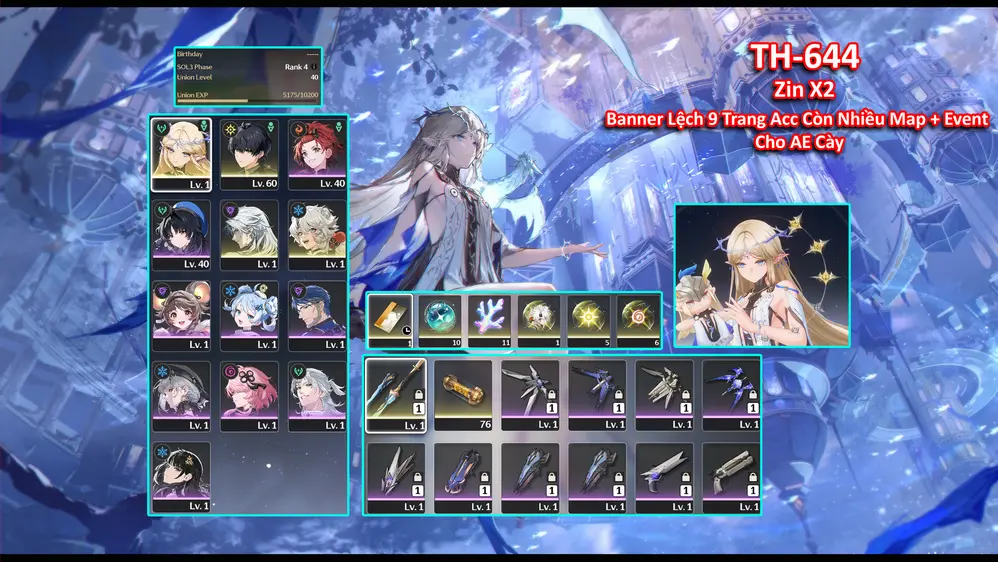Select the pink-haired character portrait
Image resolution: width=998 pixels, height=562 pixels.
tap(249, 395)
